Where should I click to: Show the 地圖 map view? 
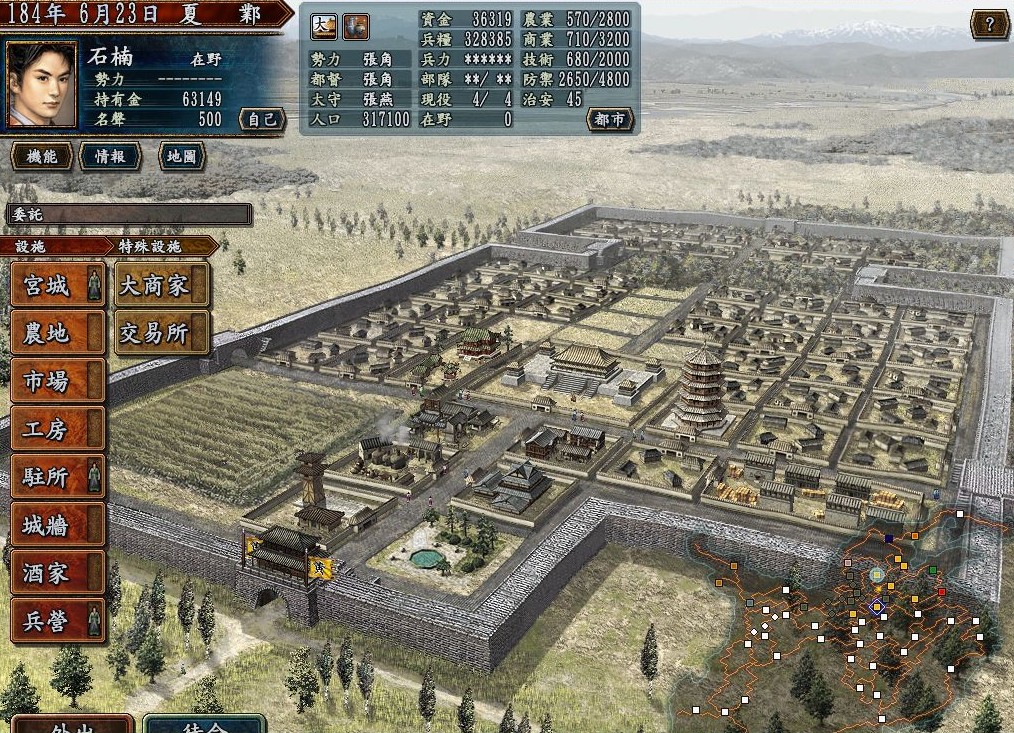pos(182,156)
